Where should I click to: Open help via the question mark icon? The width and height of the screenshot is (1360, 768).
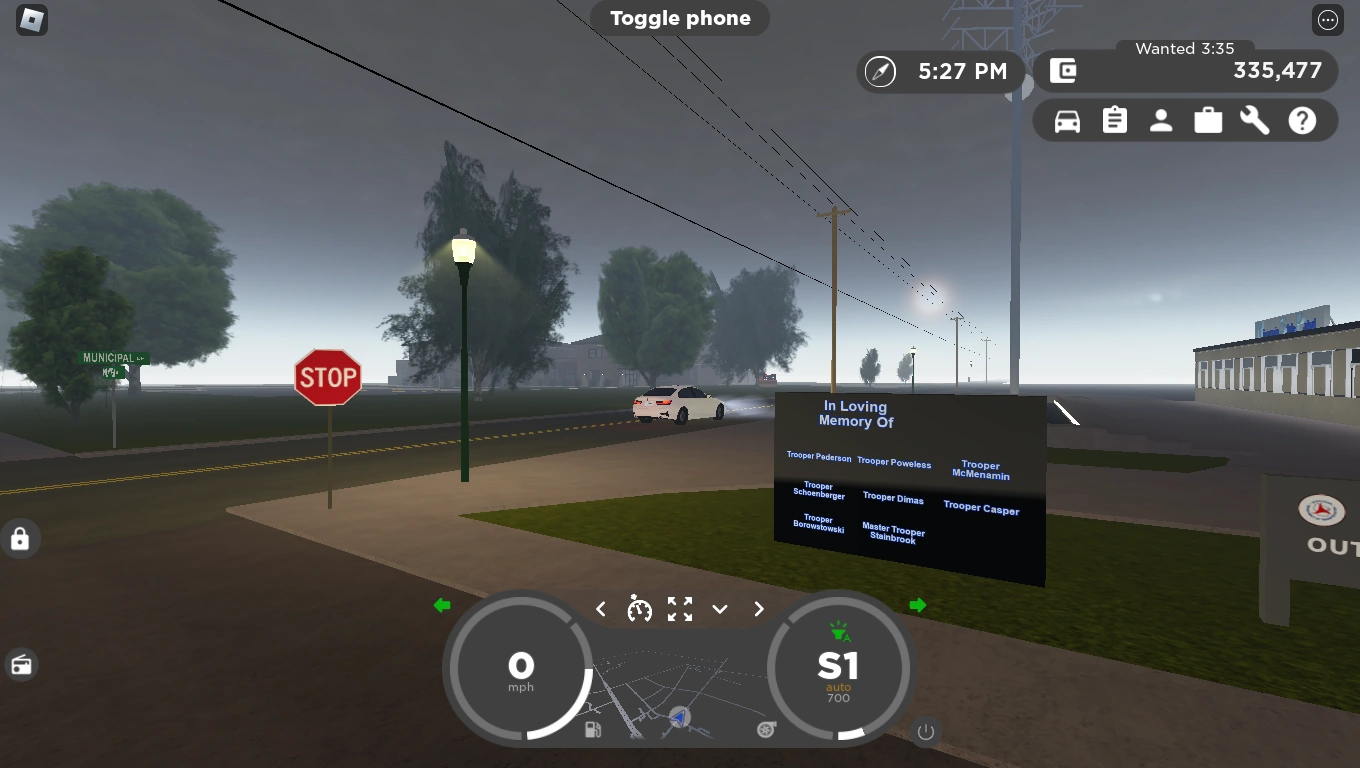point(1301,120)
